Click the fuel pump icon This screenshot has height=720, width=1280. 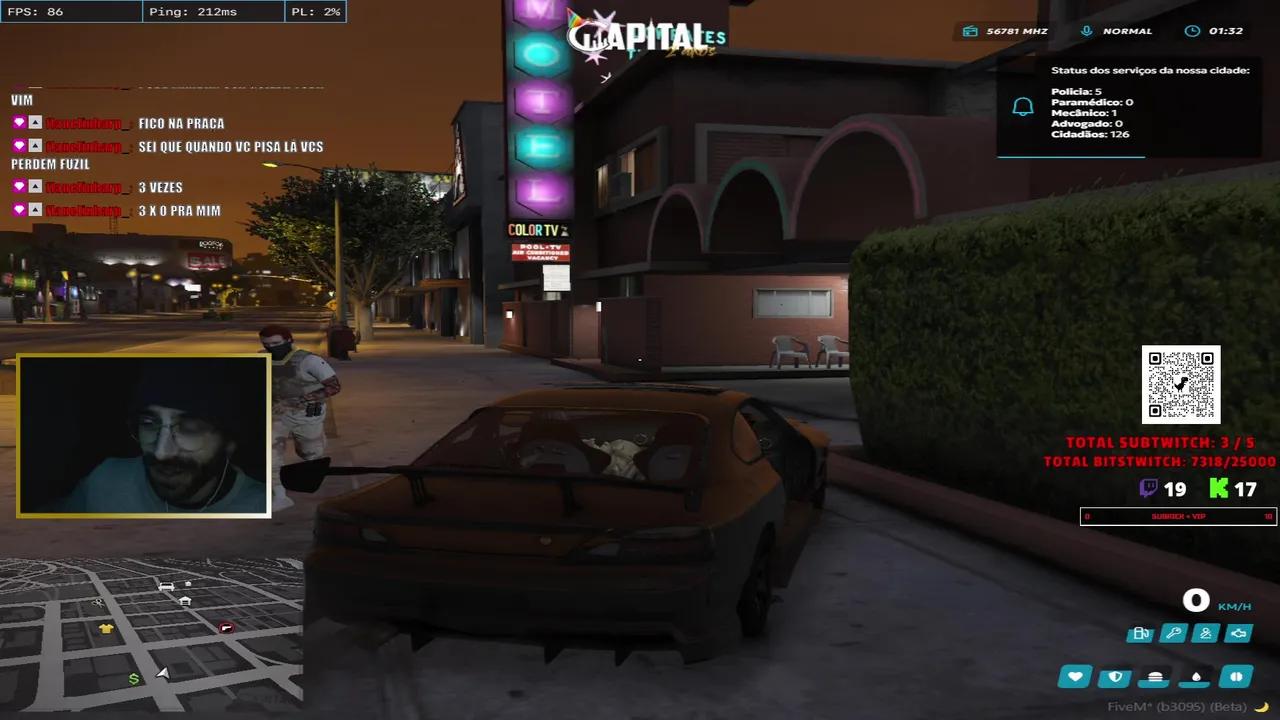point(1140,633)
